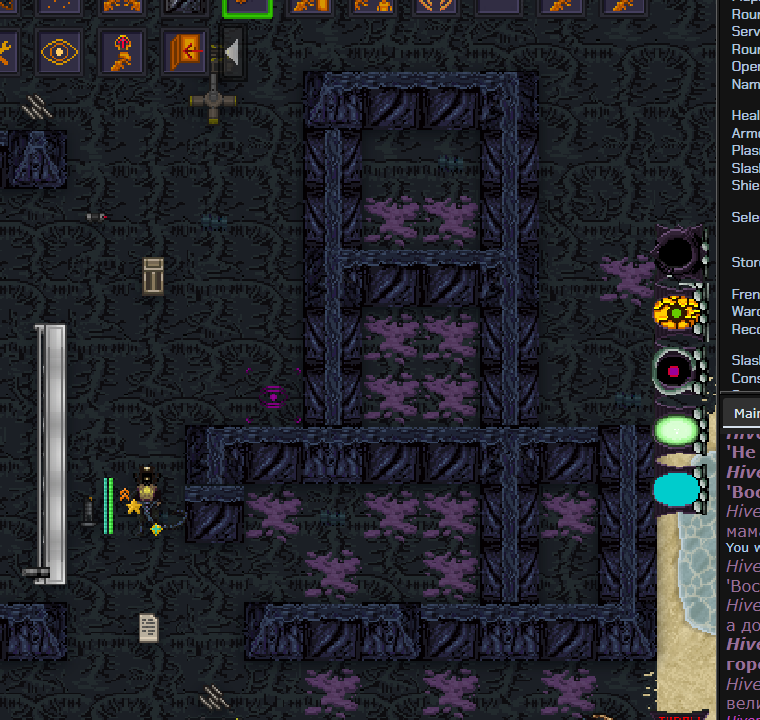Image resolution: width=760 pixels, height=720 pixels.
Task: Collapse the ability bar with the arrow toggle
Action: tap(232, 51)
